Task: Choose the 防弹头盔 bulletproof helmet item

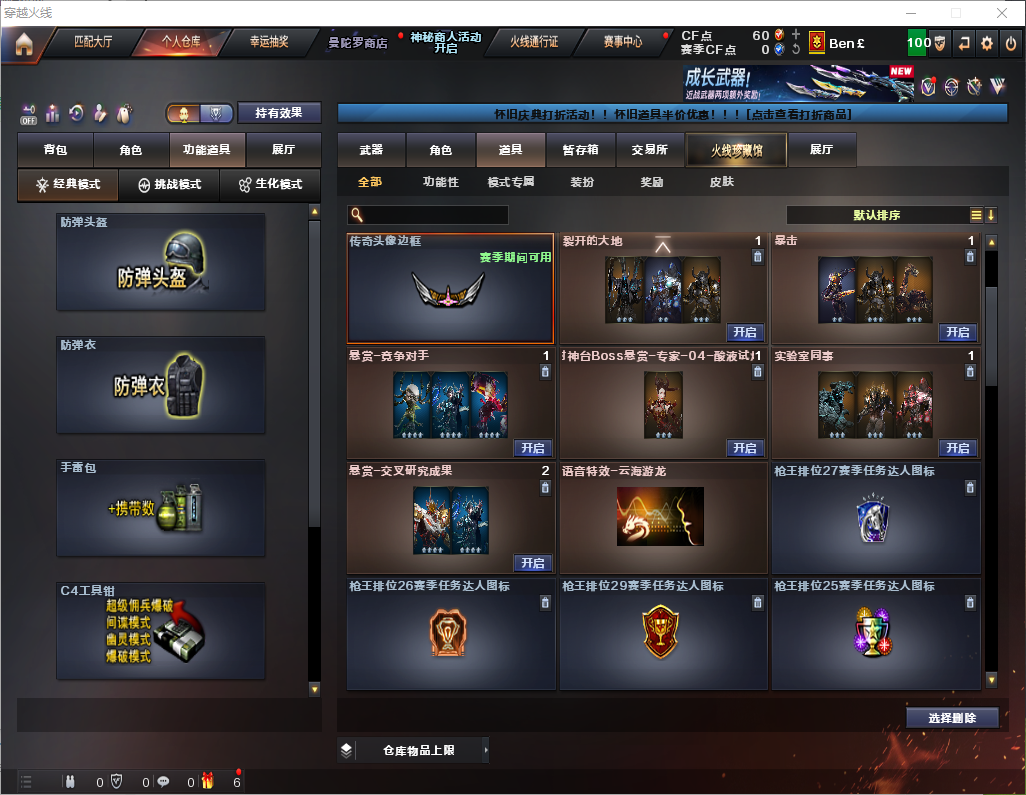Action: pyautogui.click(x=161, y=262)
